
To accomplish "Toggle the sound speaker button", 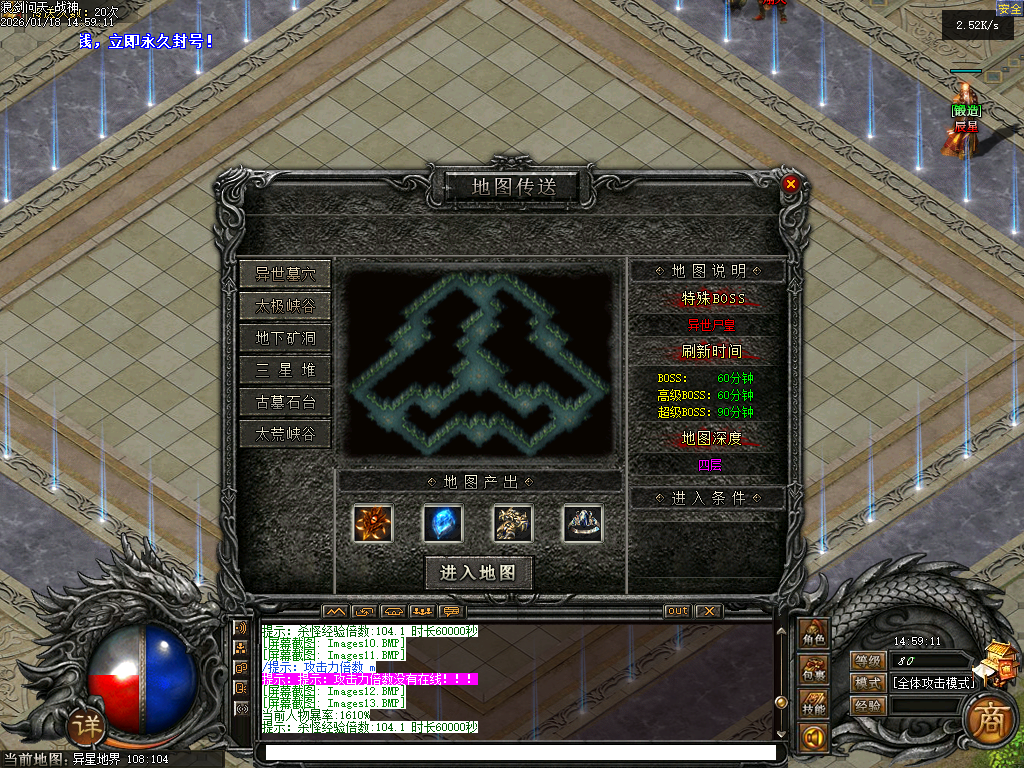I will click(x=813, y=739).
